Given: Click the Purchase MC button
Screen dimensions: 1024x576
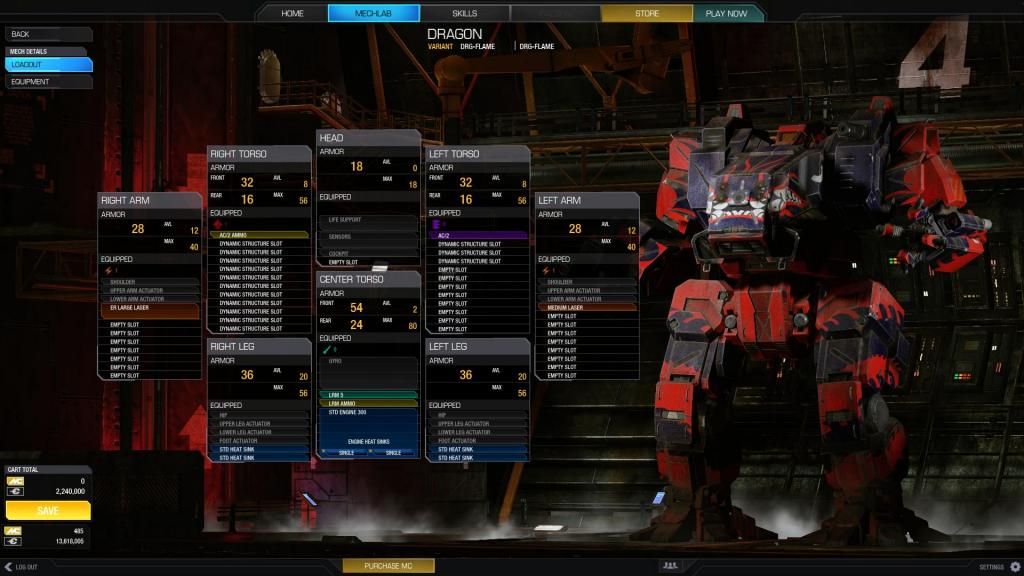Looking at the screenshot, I should (388, 566).
